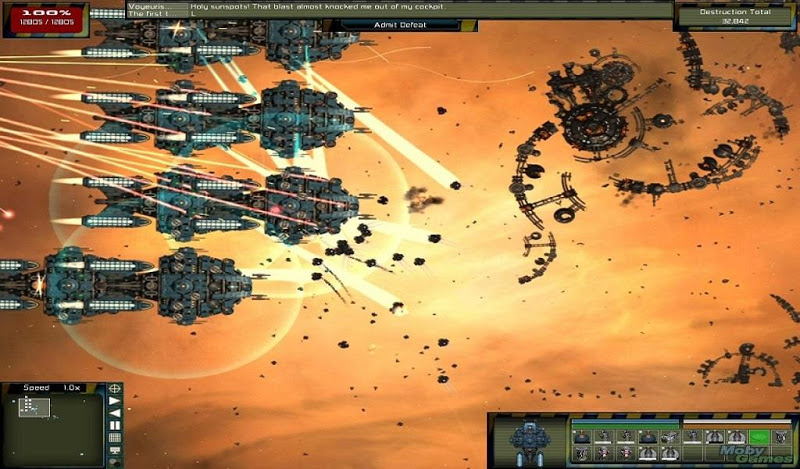Click the selected ship portrait

point(527,440)
